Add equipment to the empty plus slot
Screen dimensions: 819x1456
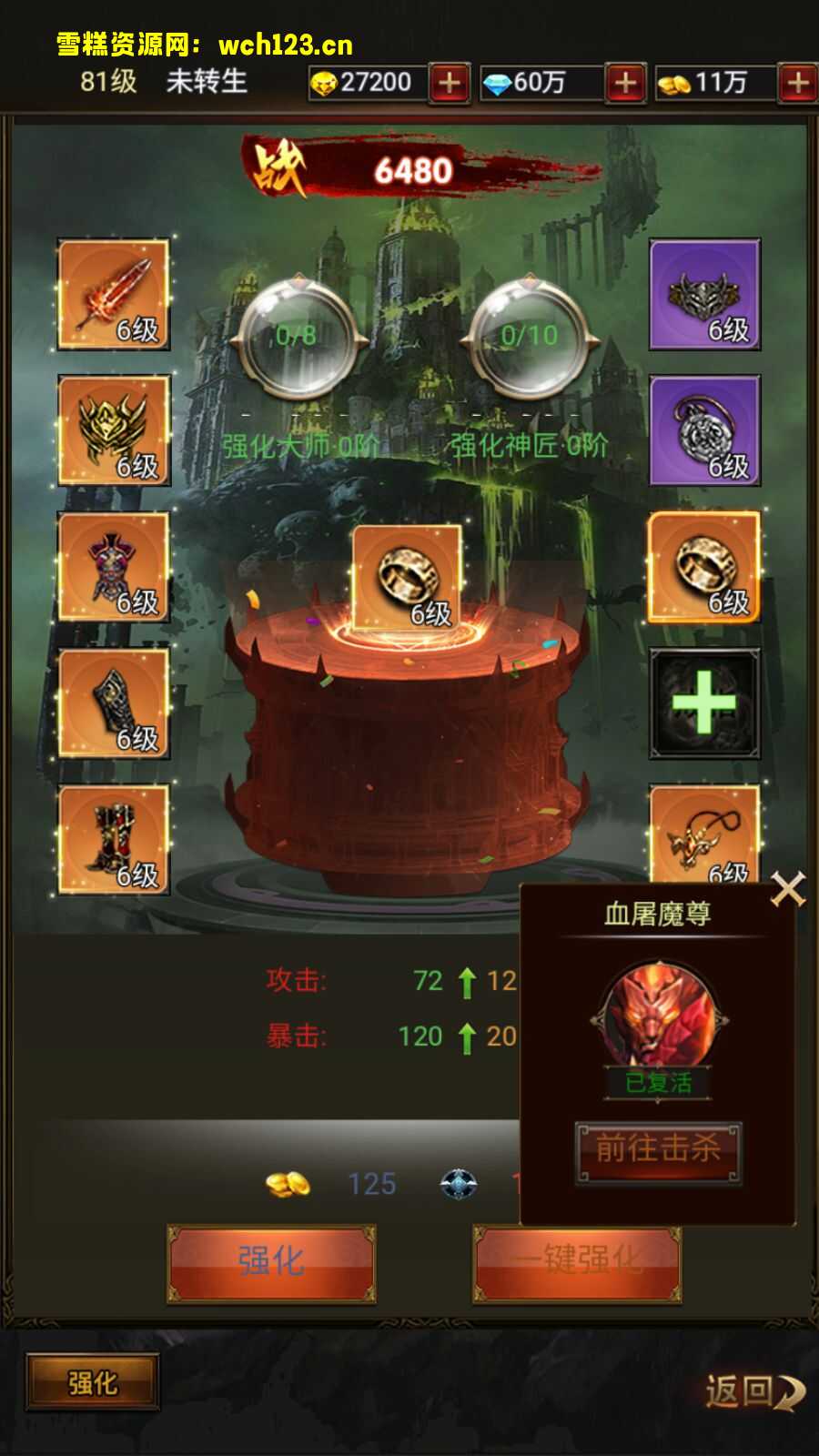click(704, 703)
